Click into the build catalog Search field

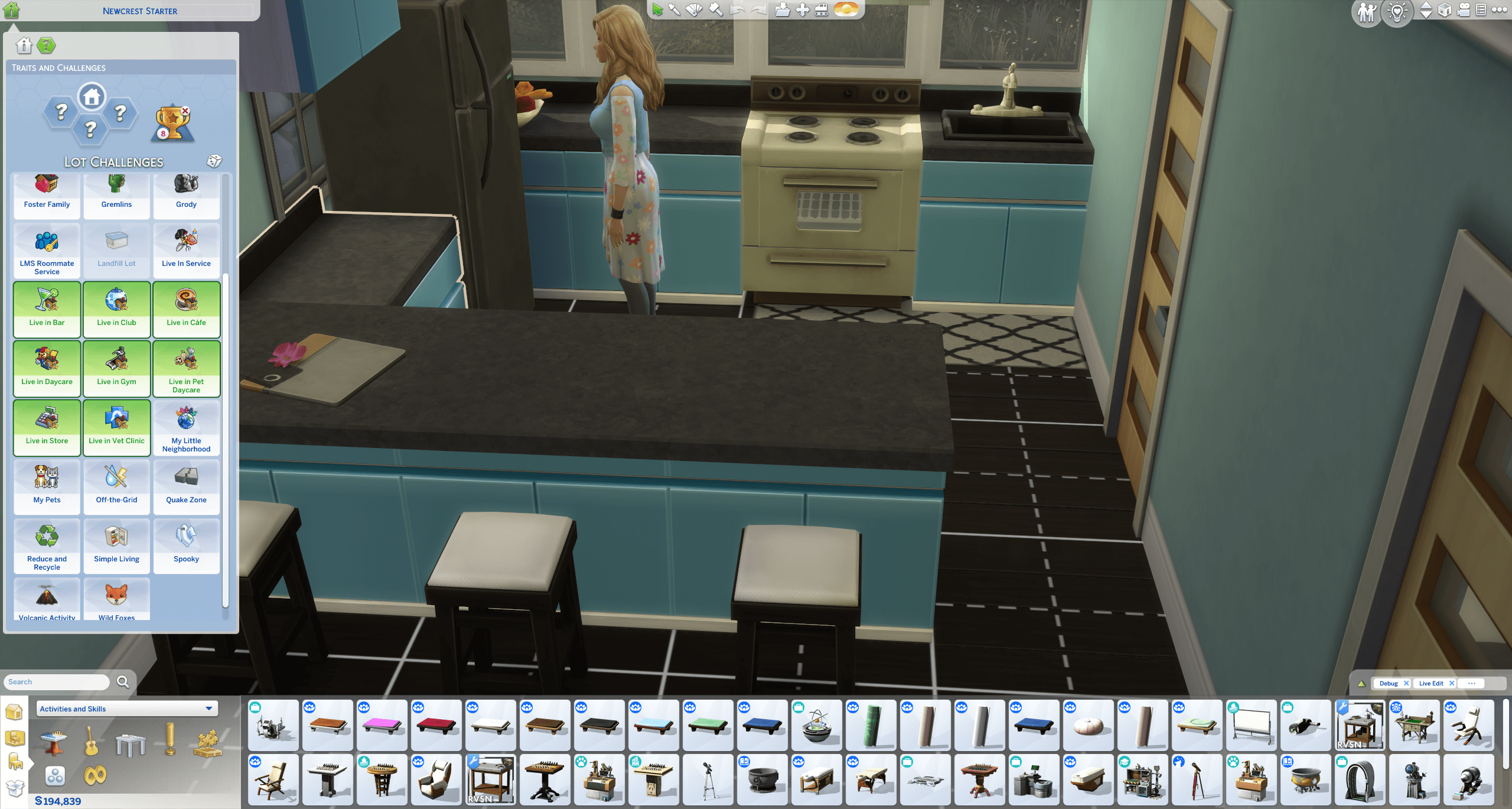[57, 682]
